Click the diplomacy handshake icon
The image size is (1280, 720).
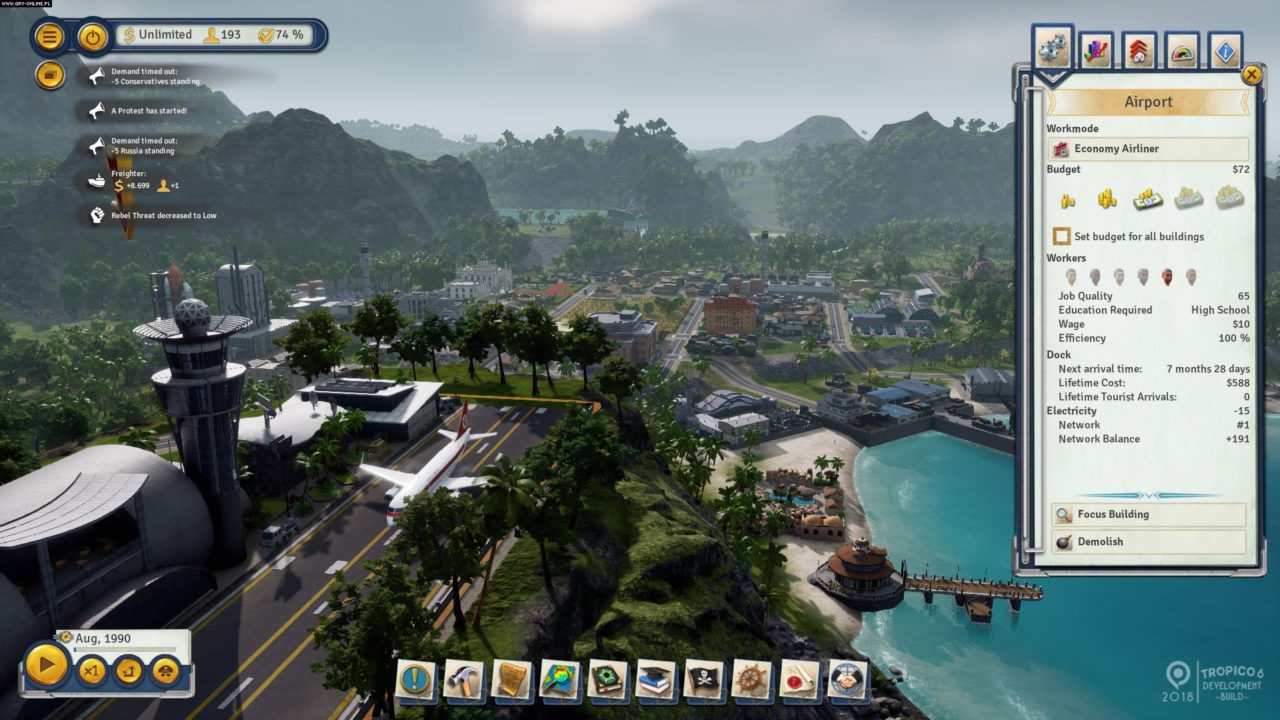coord(845,675)
